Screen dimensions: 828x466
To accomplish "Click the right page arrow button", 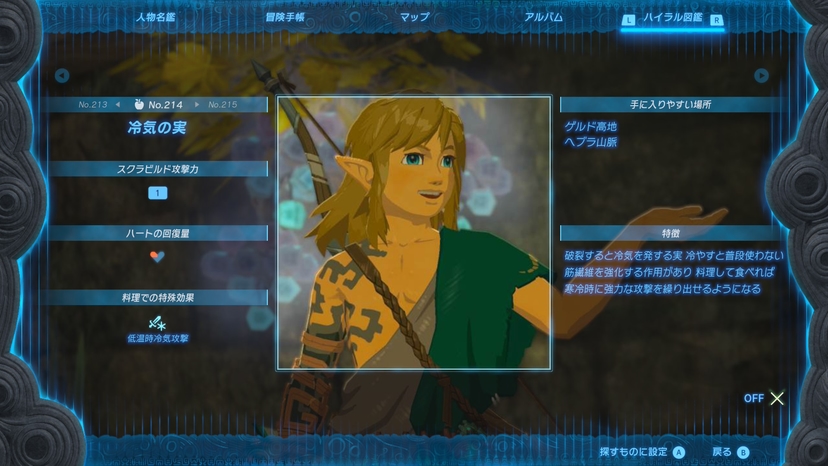I will (x=762, y=76).
